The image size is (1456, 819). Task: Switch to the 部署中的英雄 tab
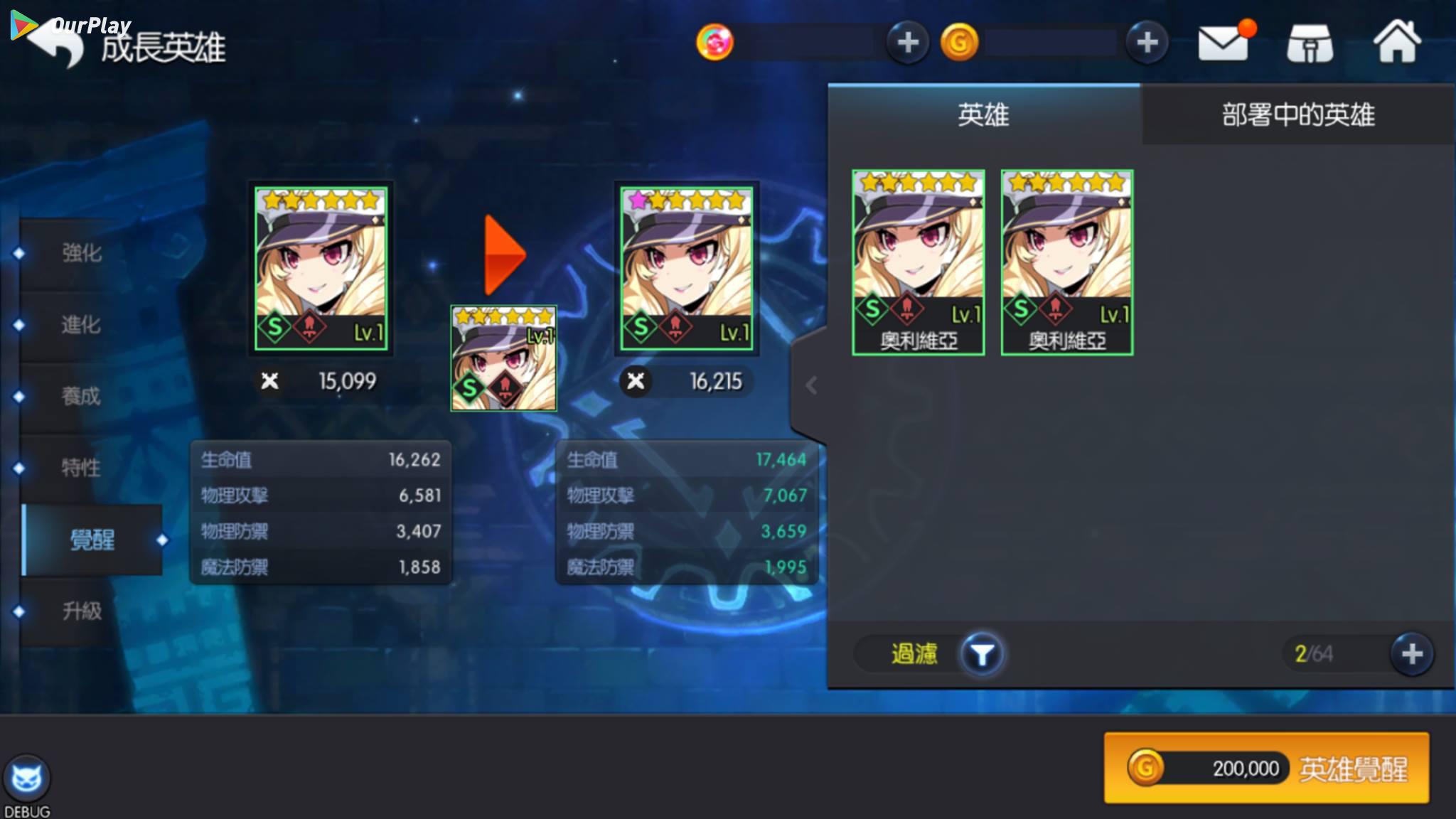click(x=1298, y=115)
